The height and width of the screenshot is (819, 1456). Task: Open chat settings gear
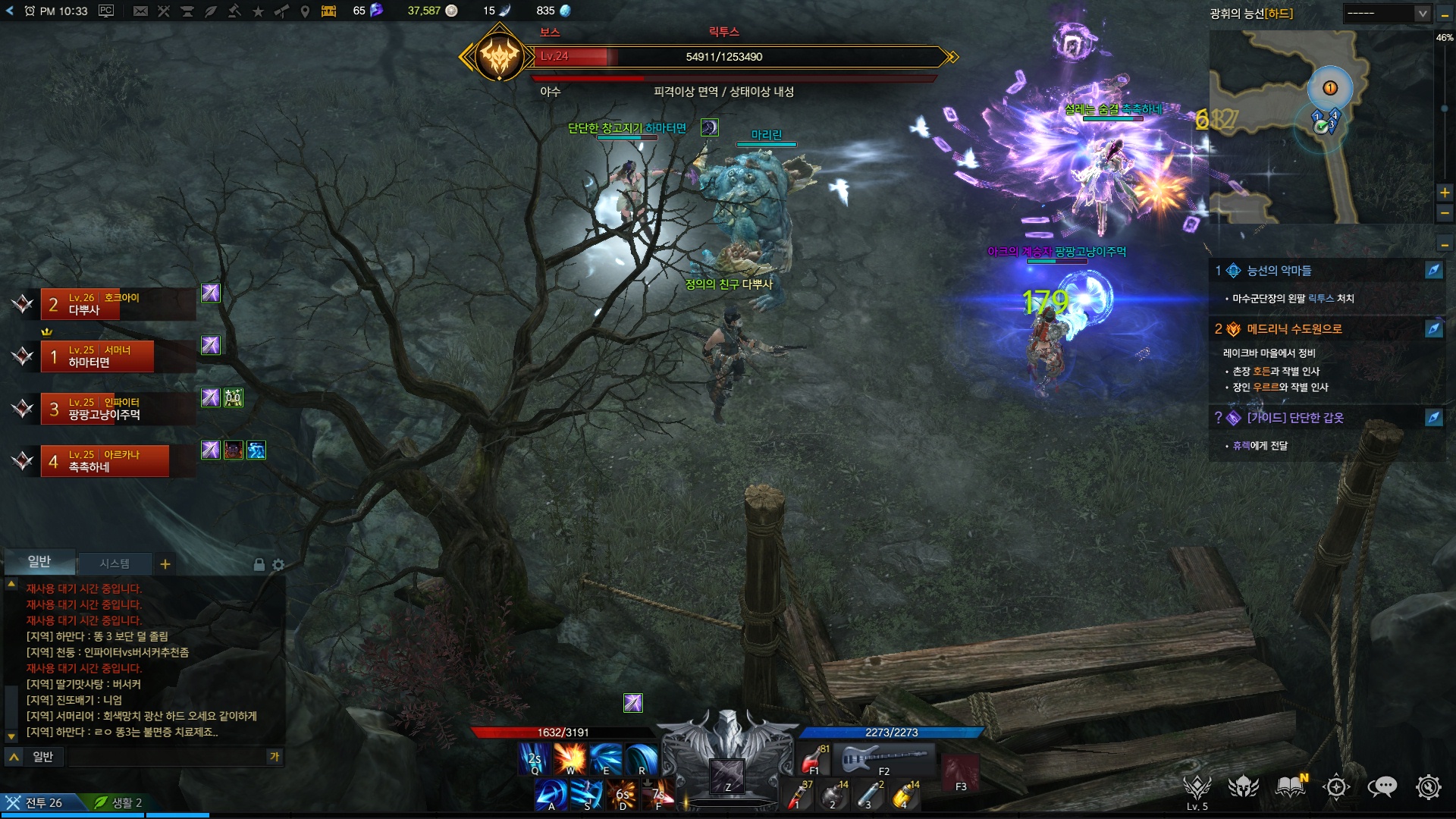tap(278, 565)
